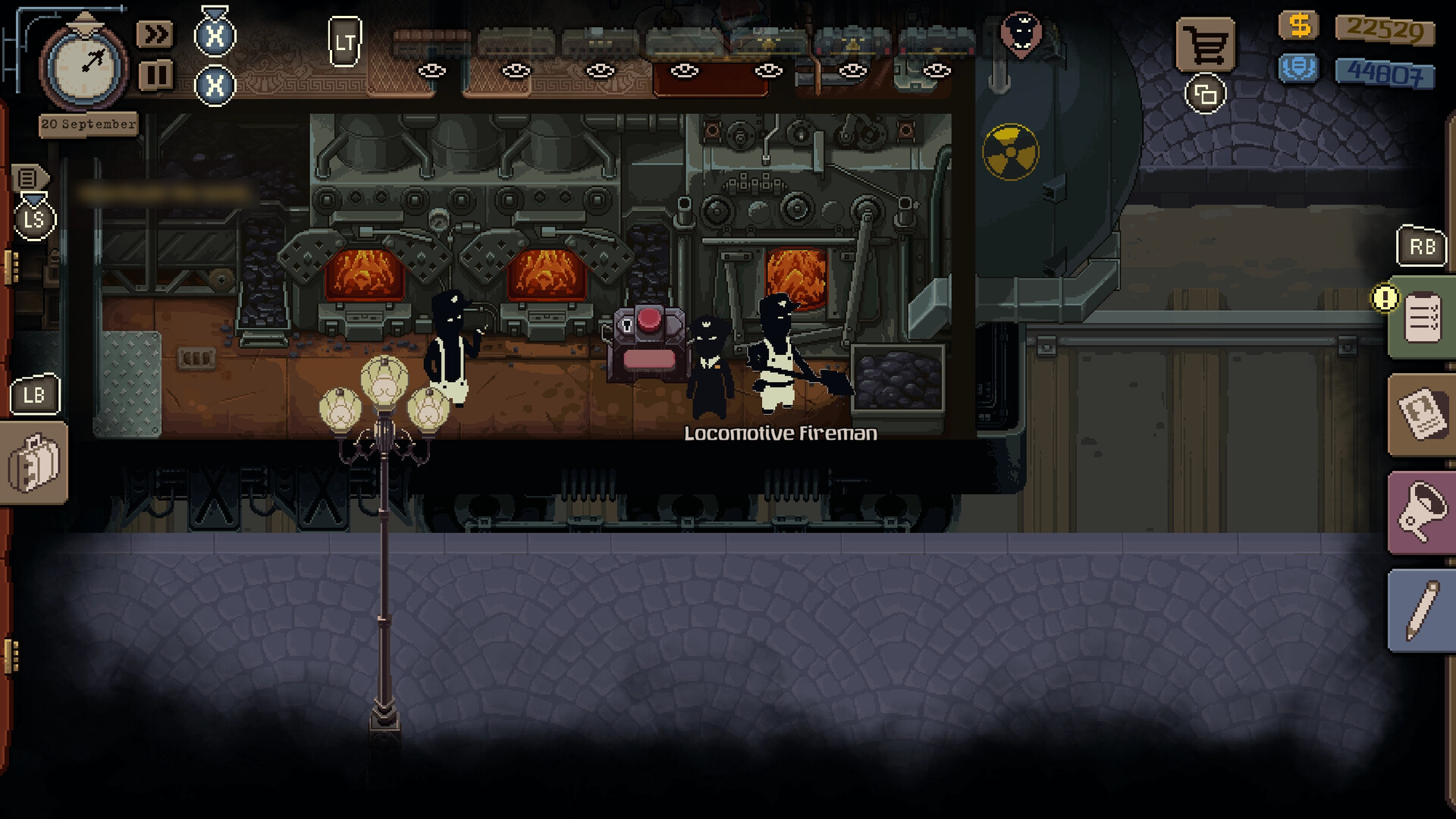Image resolution: width=1456 pixels, height=819 pixels.
Task: Open the pencil notes tab
Action: (1423, 611)
